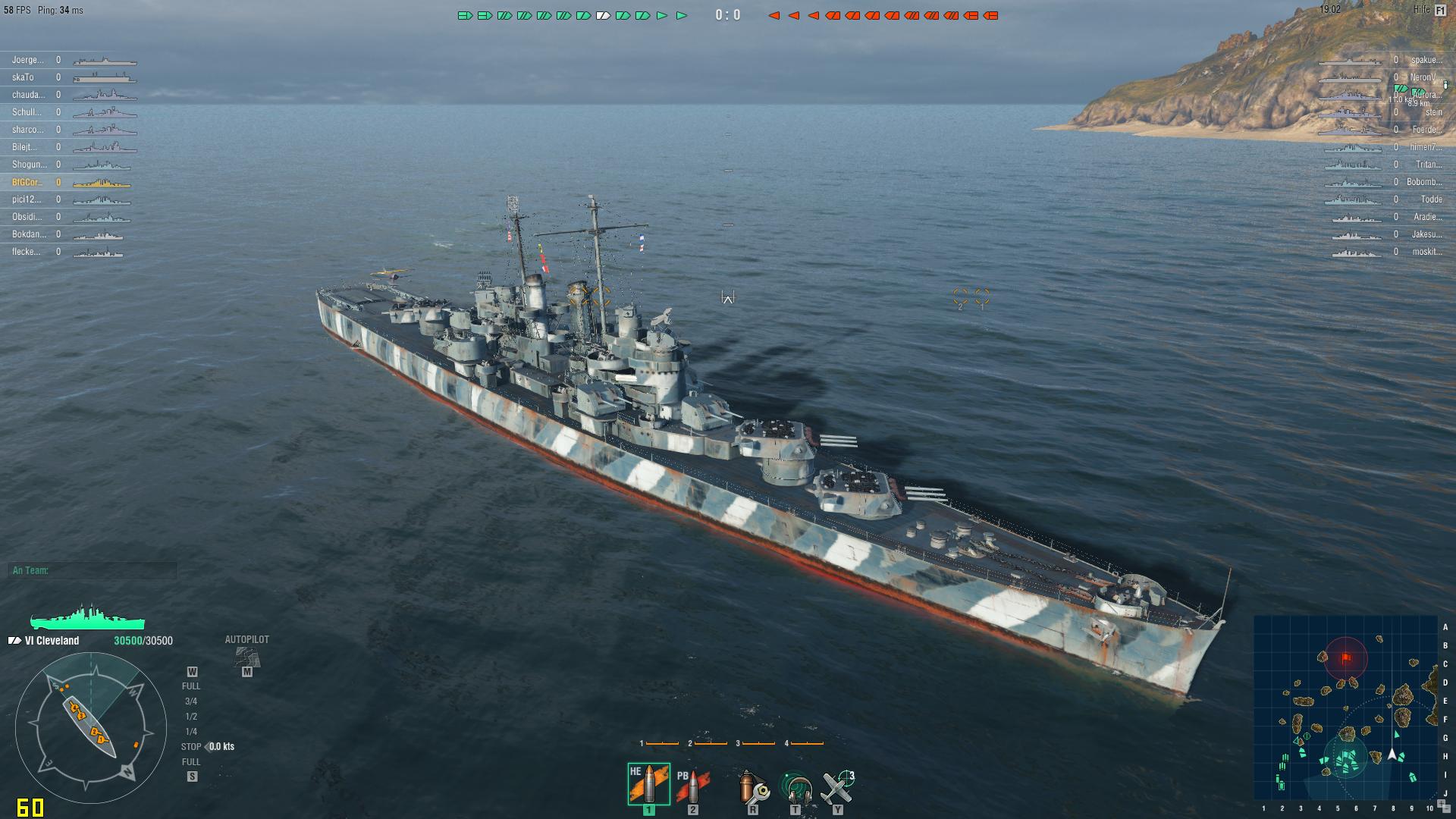Launch the spotter aircraft consumable
The height and width of the screenshot is (819, 1456).
(x=838, y=786)
